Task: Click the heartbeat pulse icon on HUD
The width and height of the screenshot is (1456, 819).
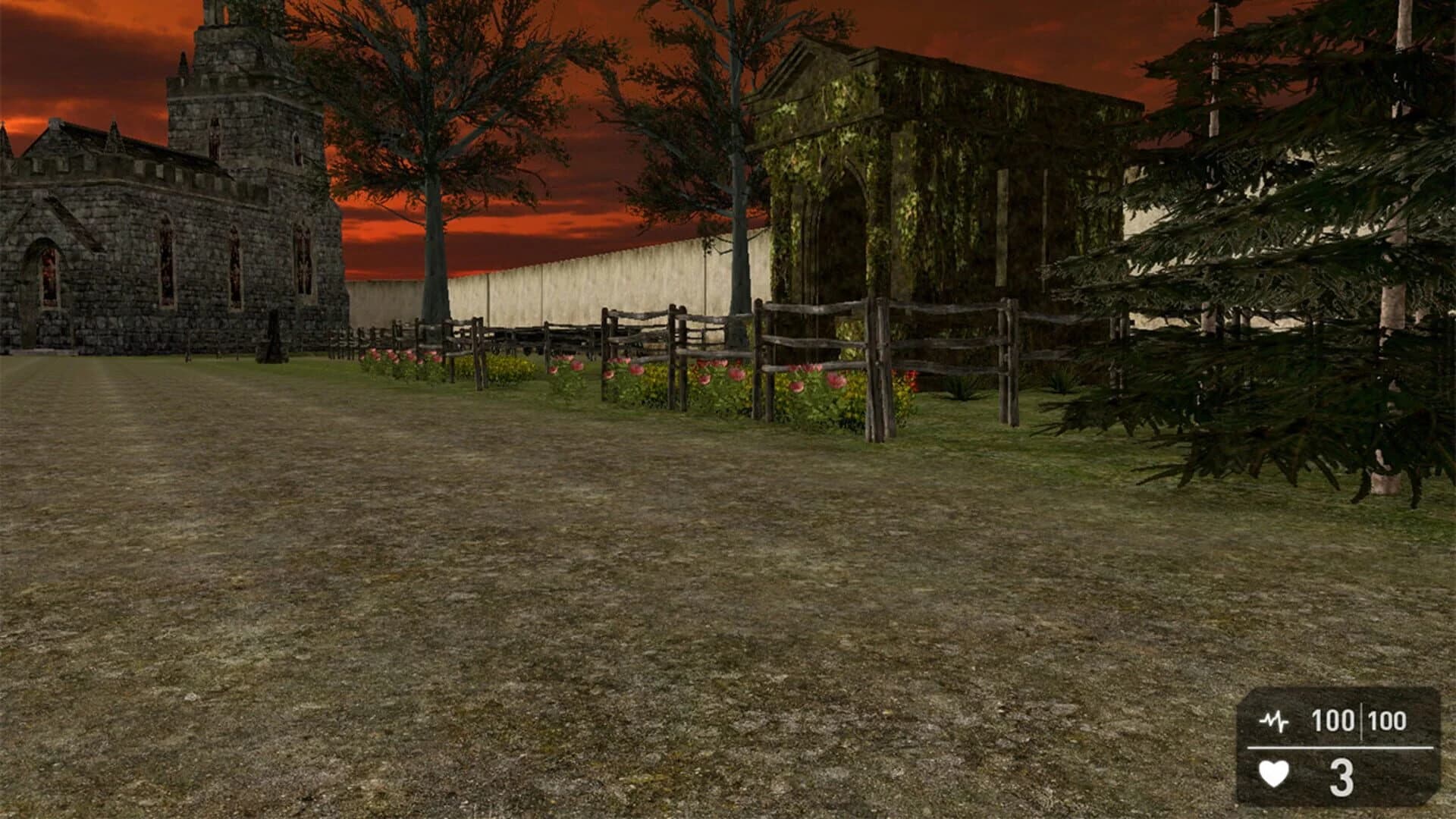Action: 1276,720
